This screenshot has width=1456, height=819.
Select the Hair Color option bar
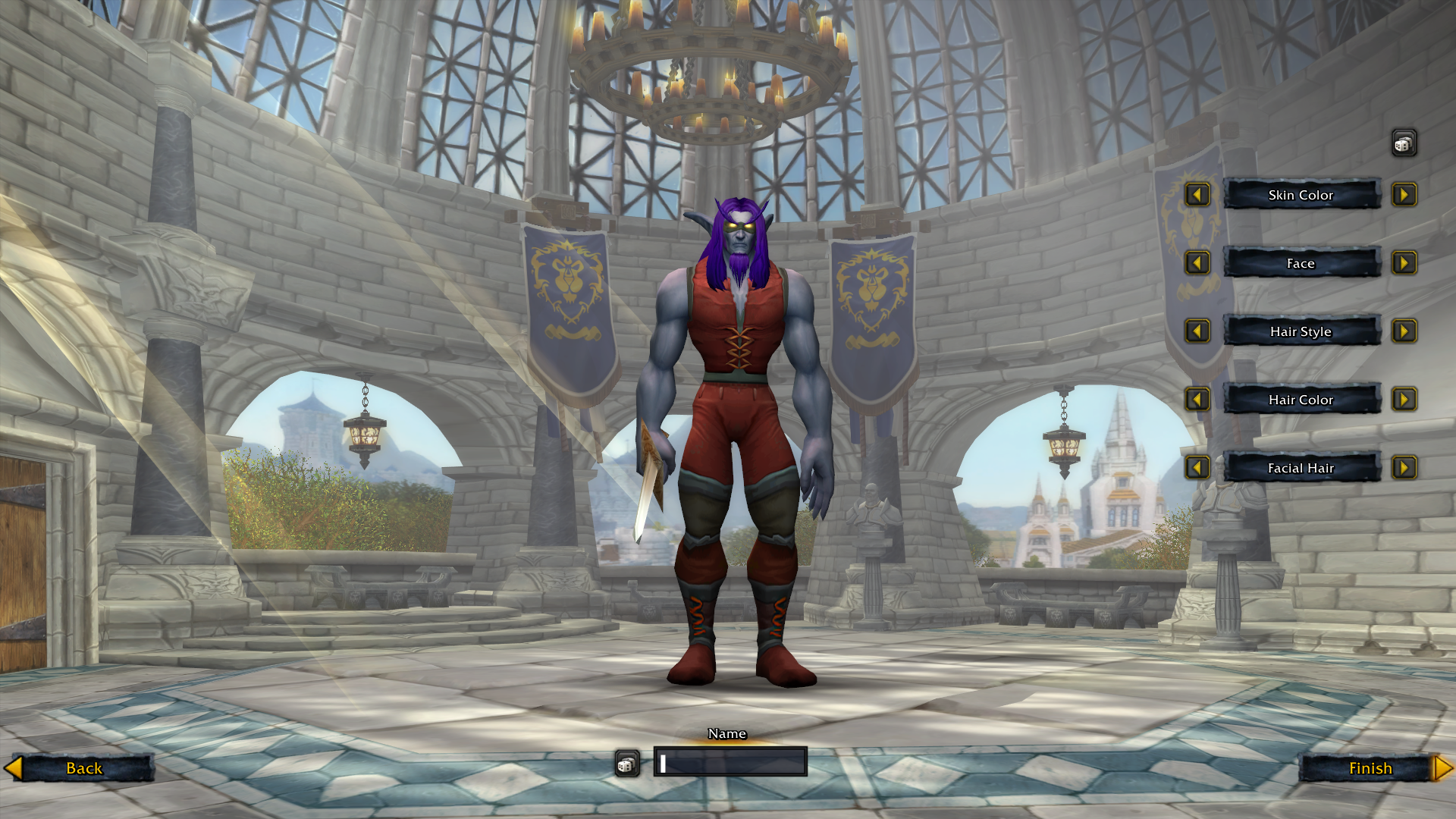(1301, 400)
